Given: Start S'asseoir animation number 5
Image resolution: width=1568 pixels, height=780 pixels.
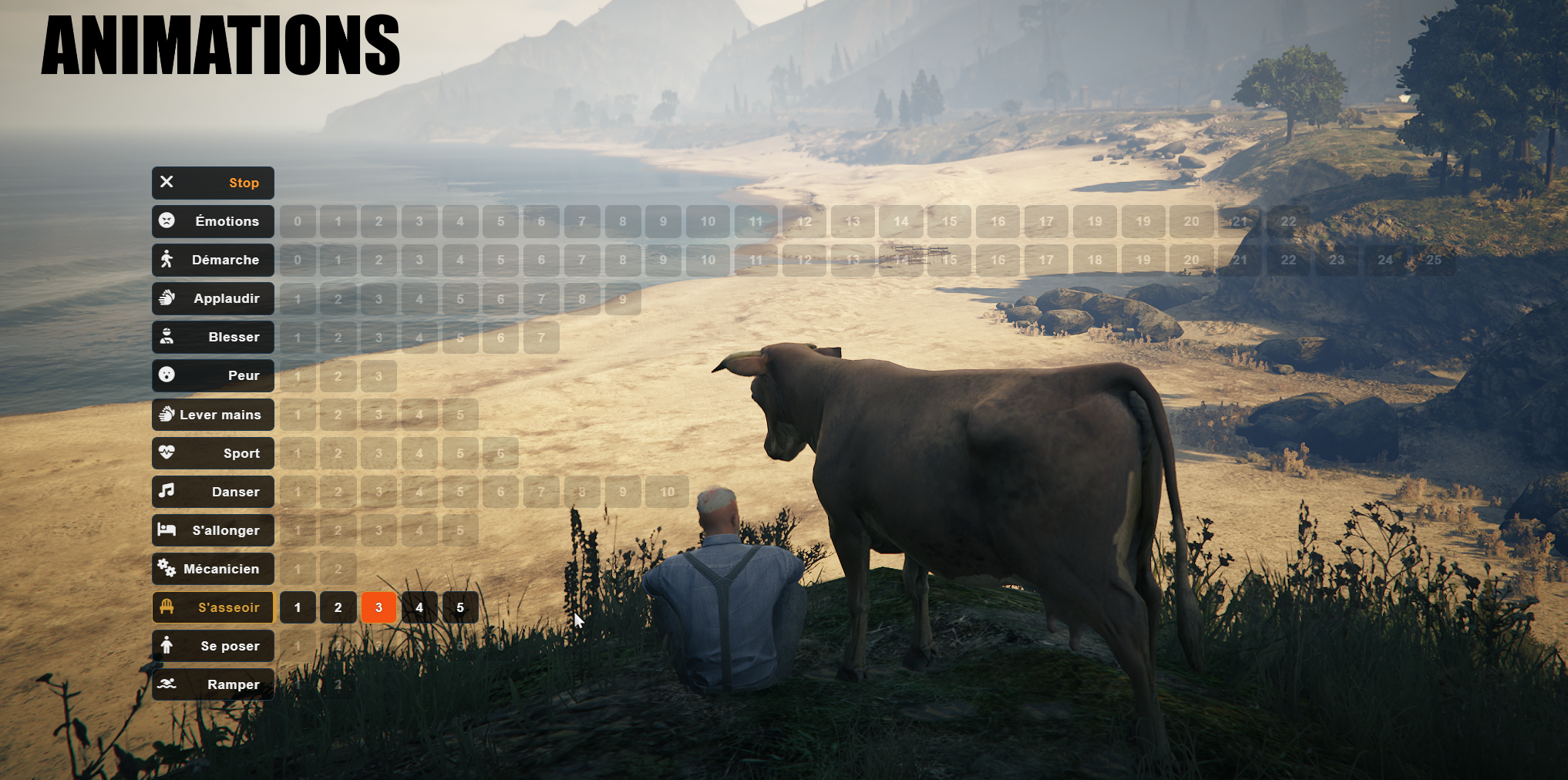Looking at the screenshot, I should coord(460,607).
